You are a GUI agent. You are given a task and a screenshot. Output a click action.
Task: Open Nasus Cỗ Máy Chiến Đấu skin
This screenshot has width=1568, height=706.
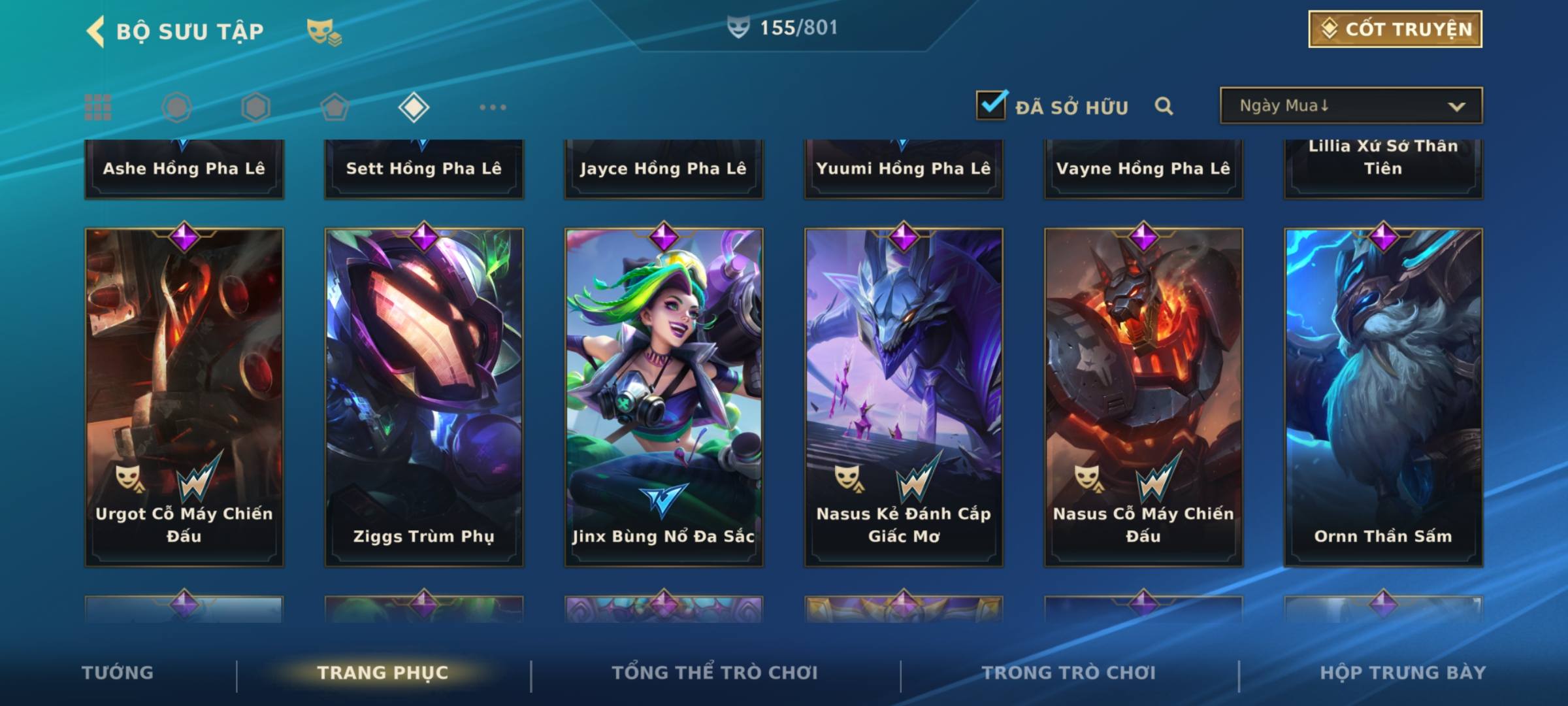tap(1143, 396)
